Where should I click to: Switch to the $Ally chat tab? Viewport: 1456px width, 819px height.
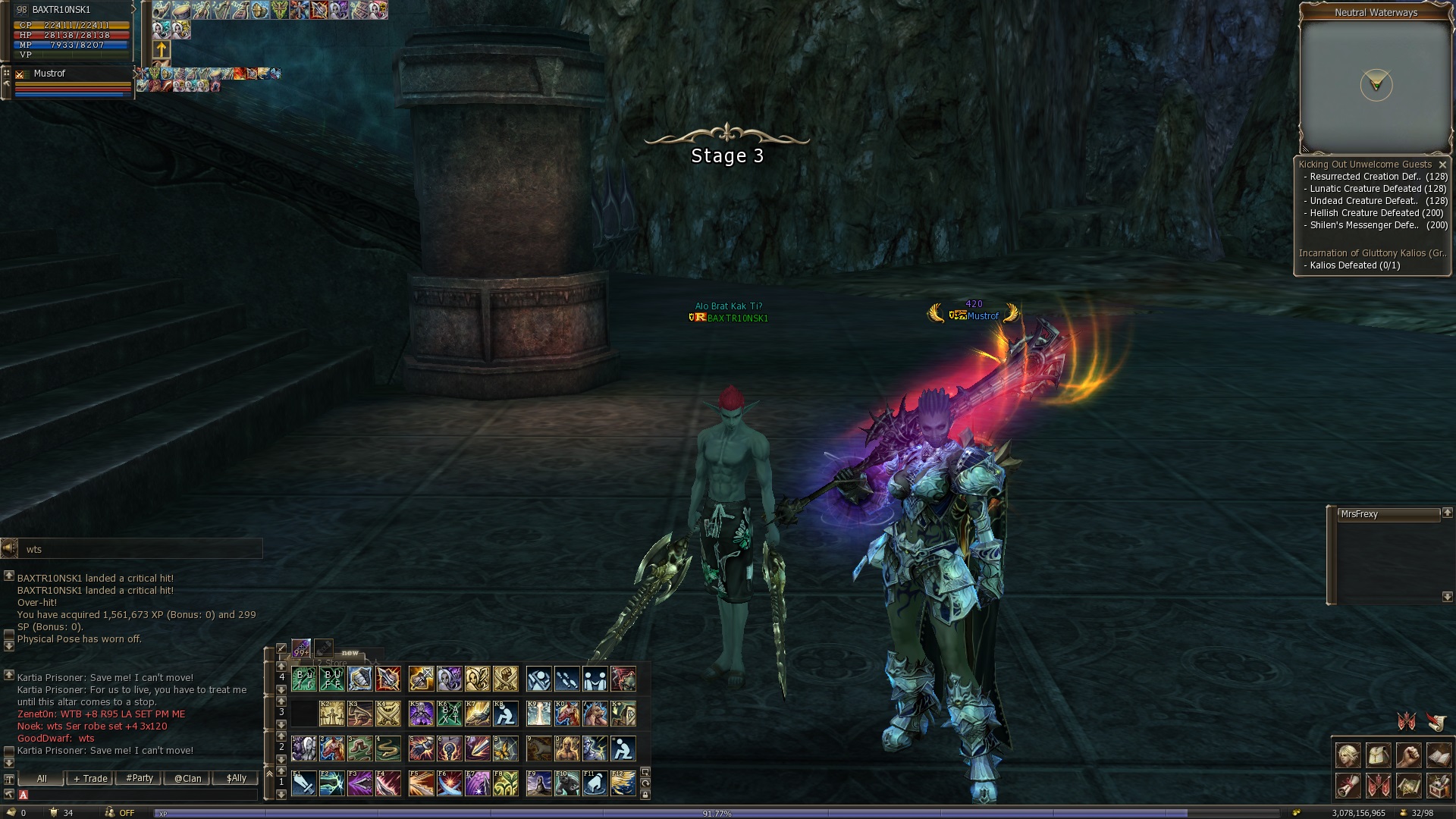pos(236,778)
